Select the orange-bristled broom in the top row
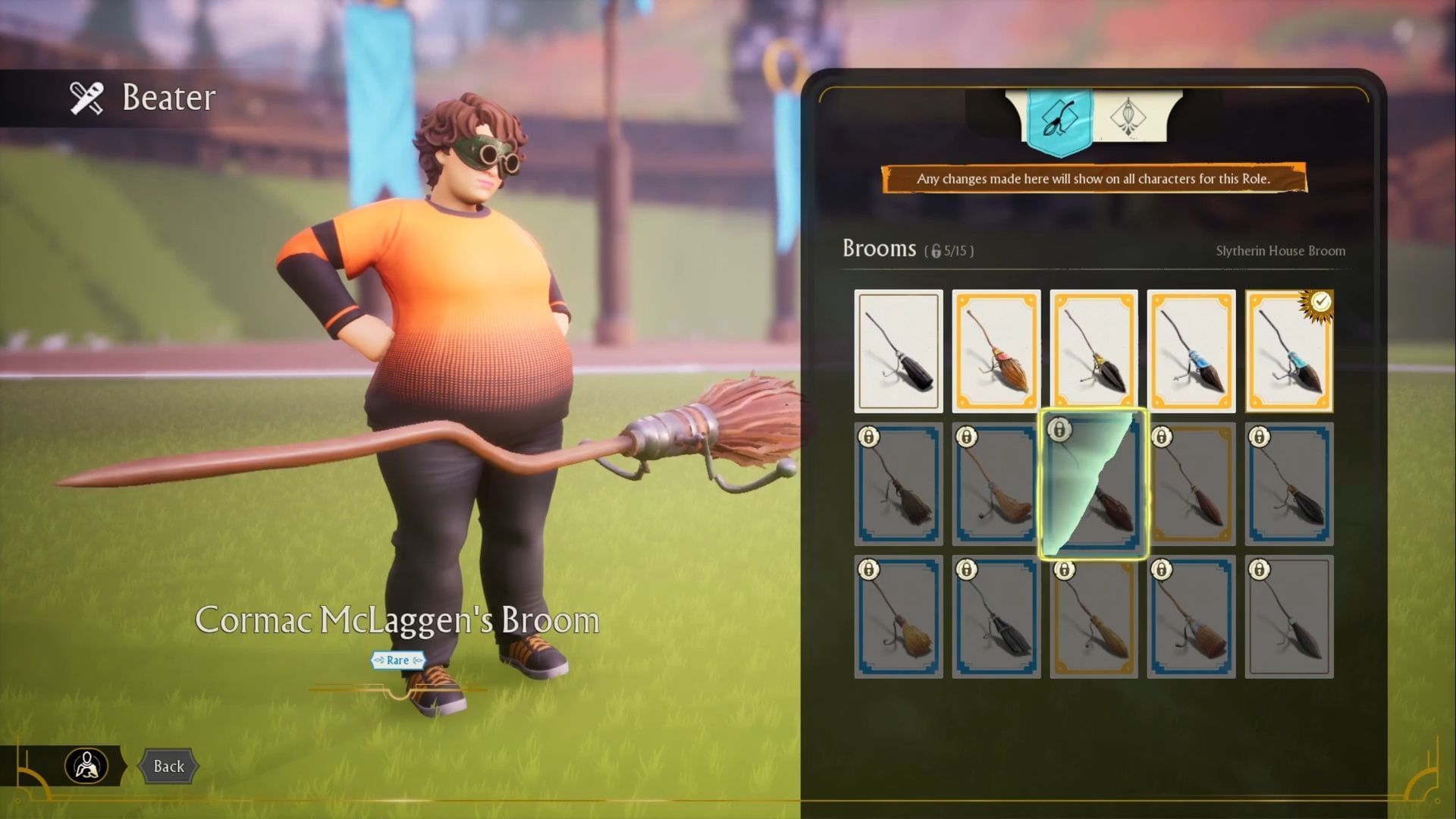 pyautogui.click(x=996, y=349)
